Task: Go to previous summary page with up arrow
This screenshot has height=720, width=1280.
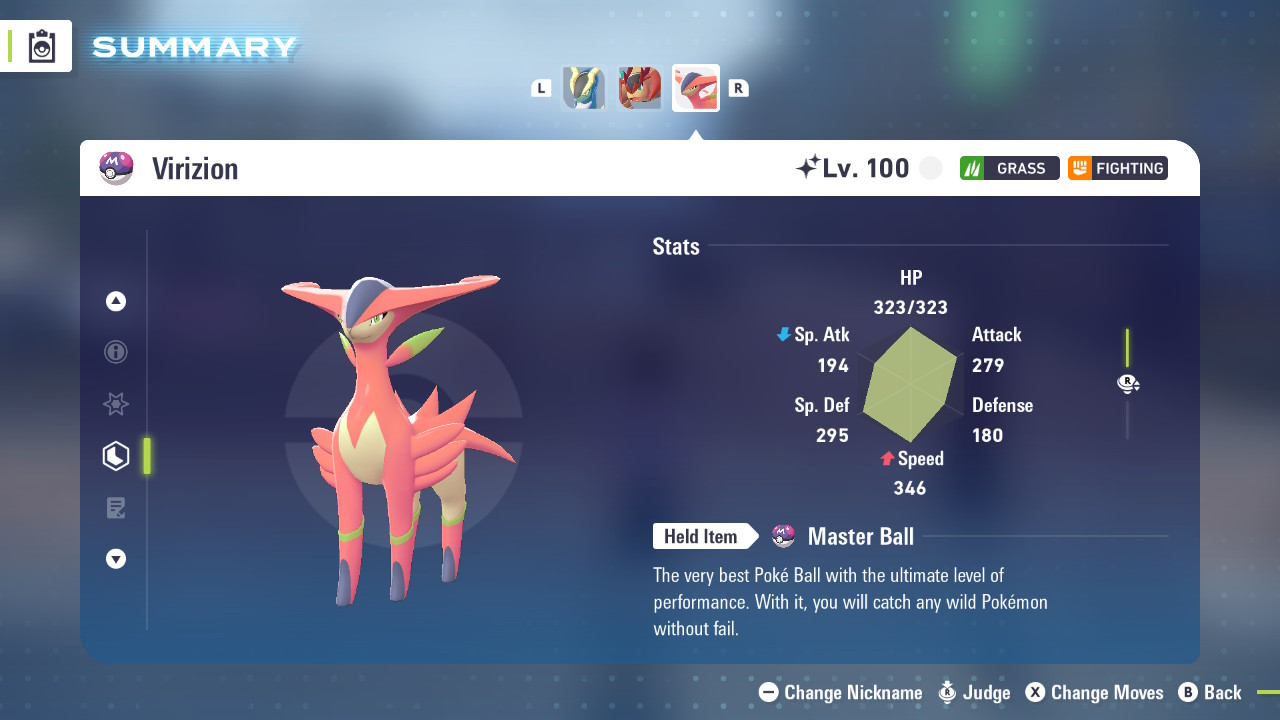Action: tap(116, 301)
